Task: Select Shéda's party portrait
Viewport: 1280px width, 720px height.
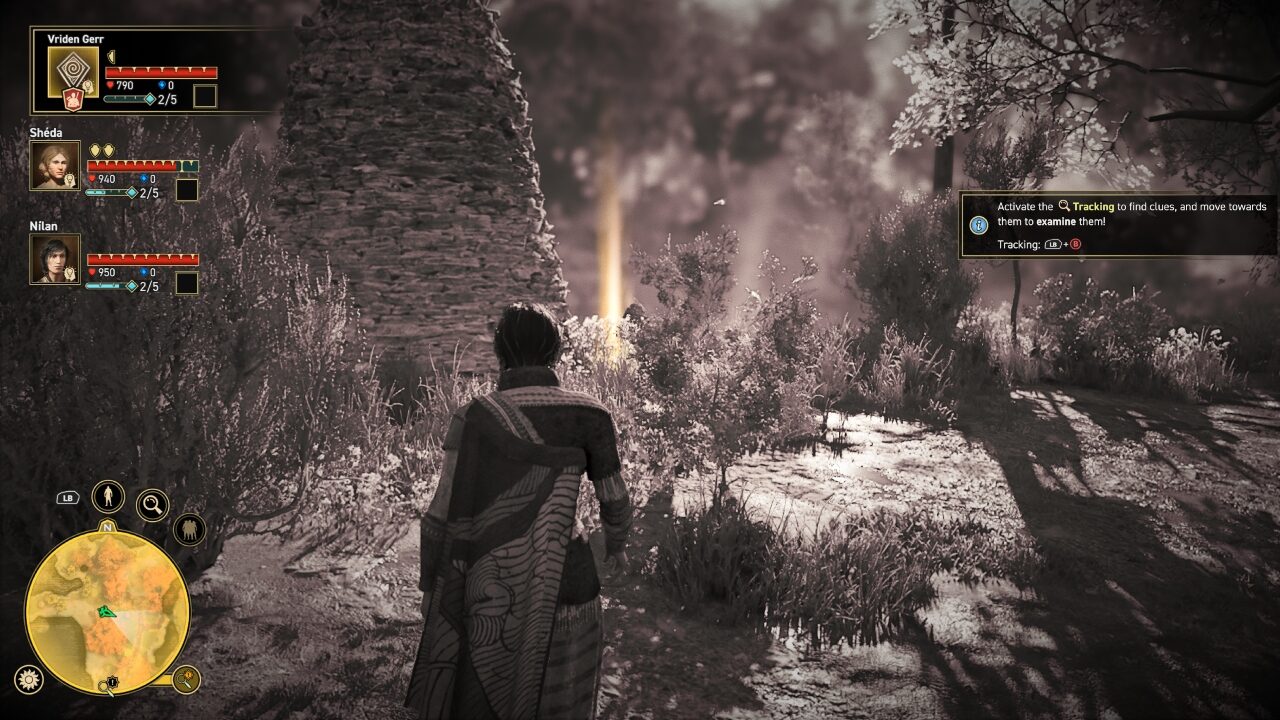Action: tap(54, 166)
